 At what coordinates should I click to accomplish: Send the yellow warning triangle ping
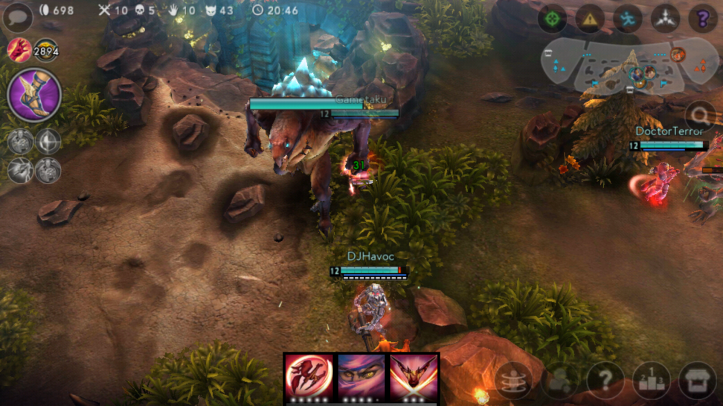pyautogui.click(x=590, y=18)
